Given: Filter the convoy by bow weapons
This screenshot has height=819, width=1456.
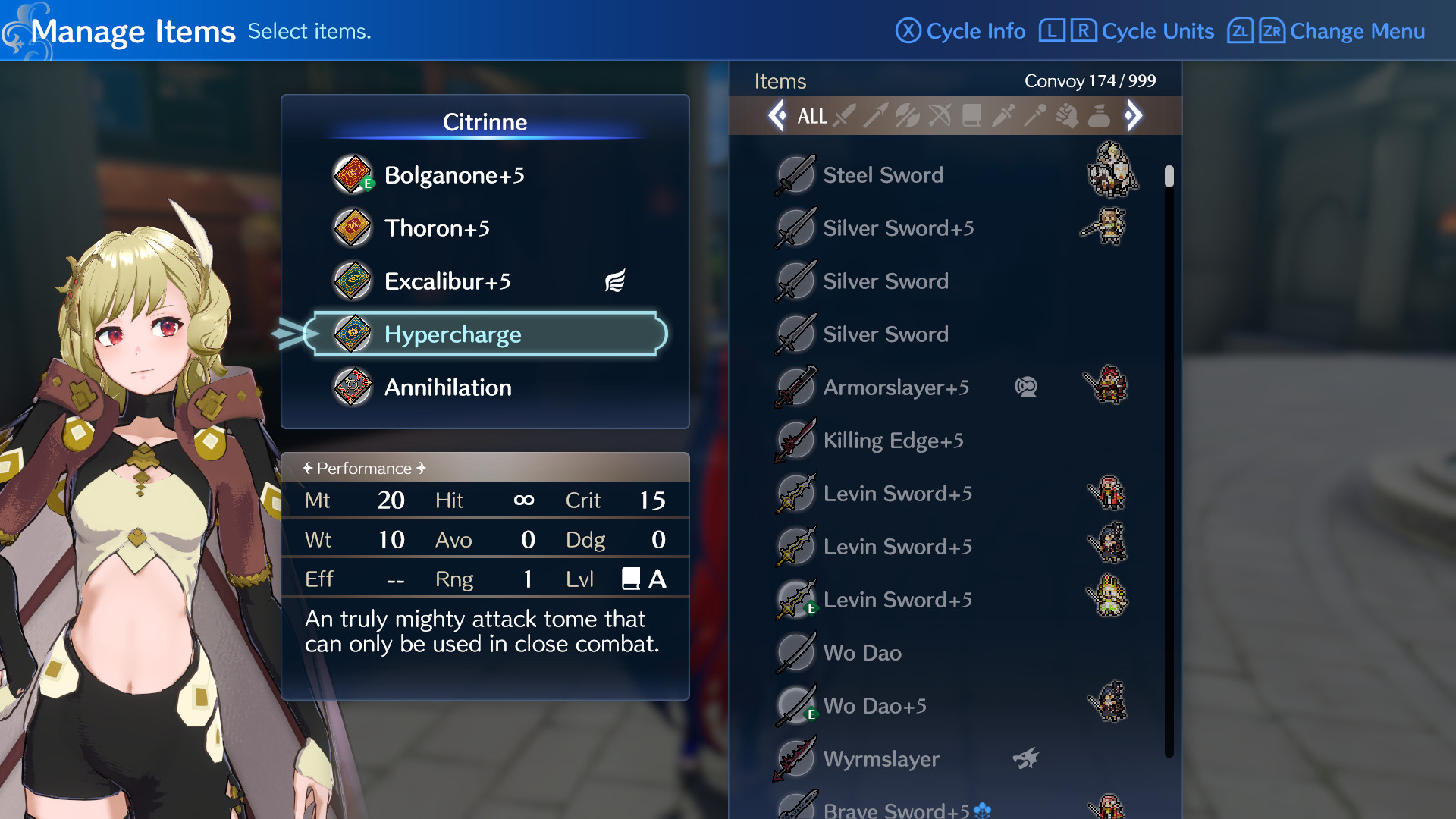Looking at the screenshot, I should [940, 116].
